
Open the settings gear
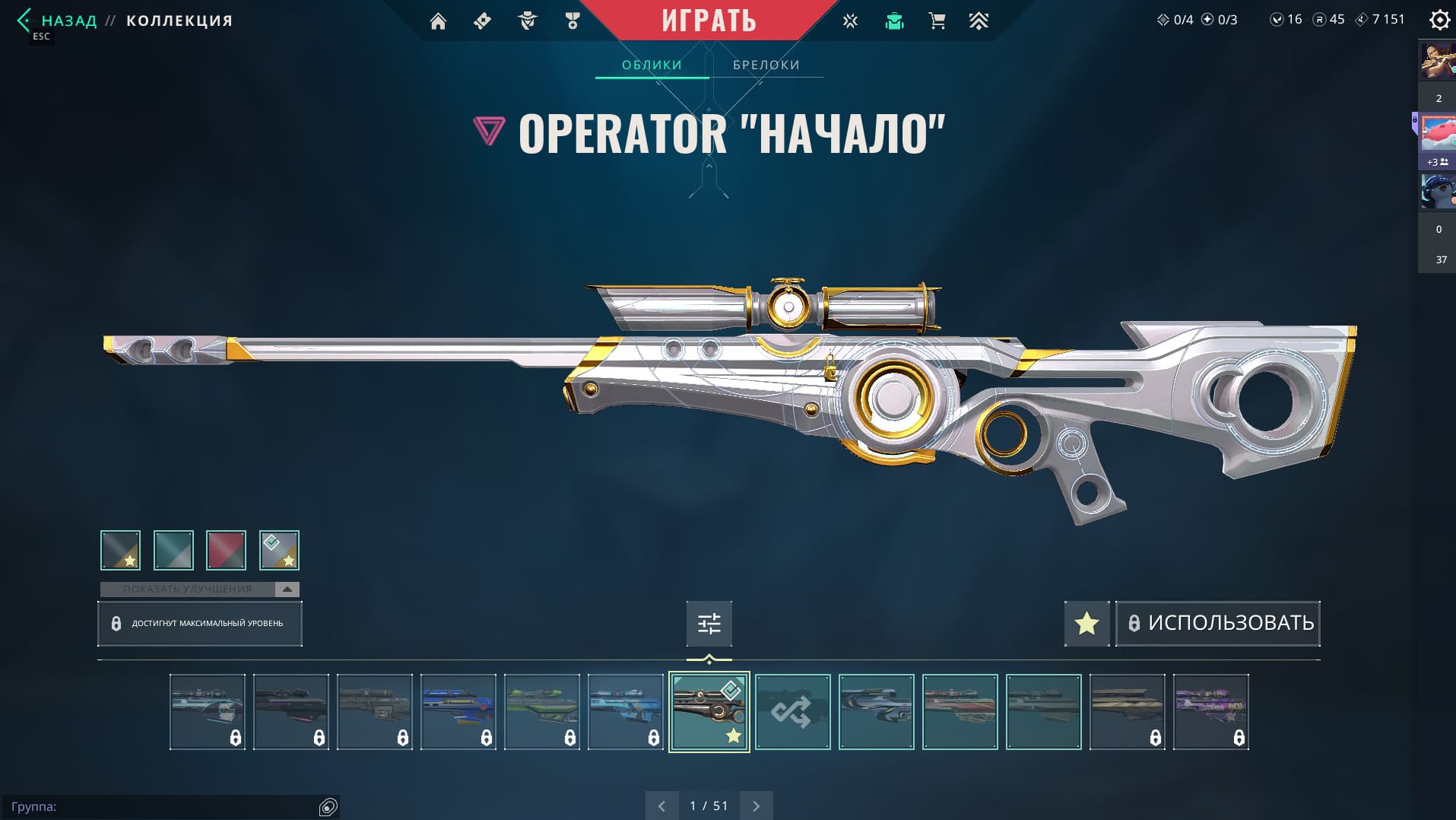[1439, 20]
